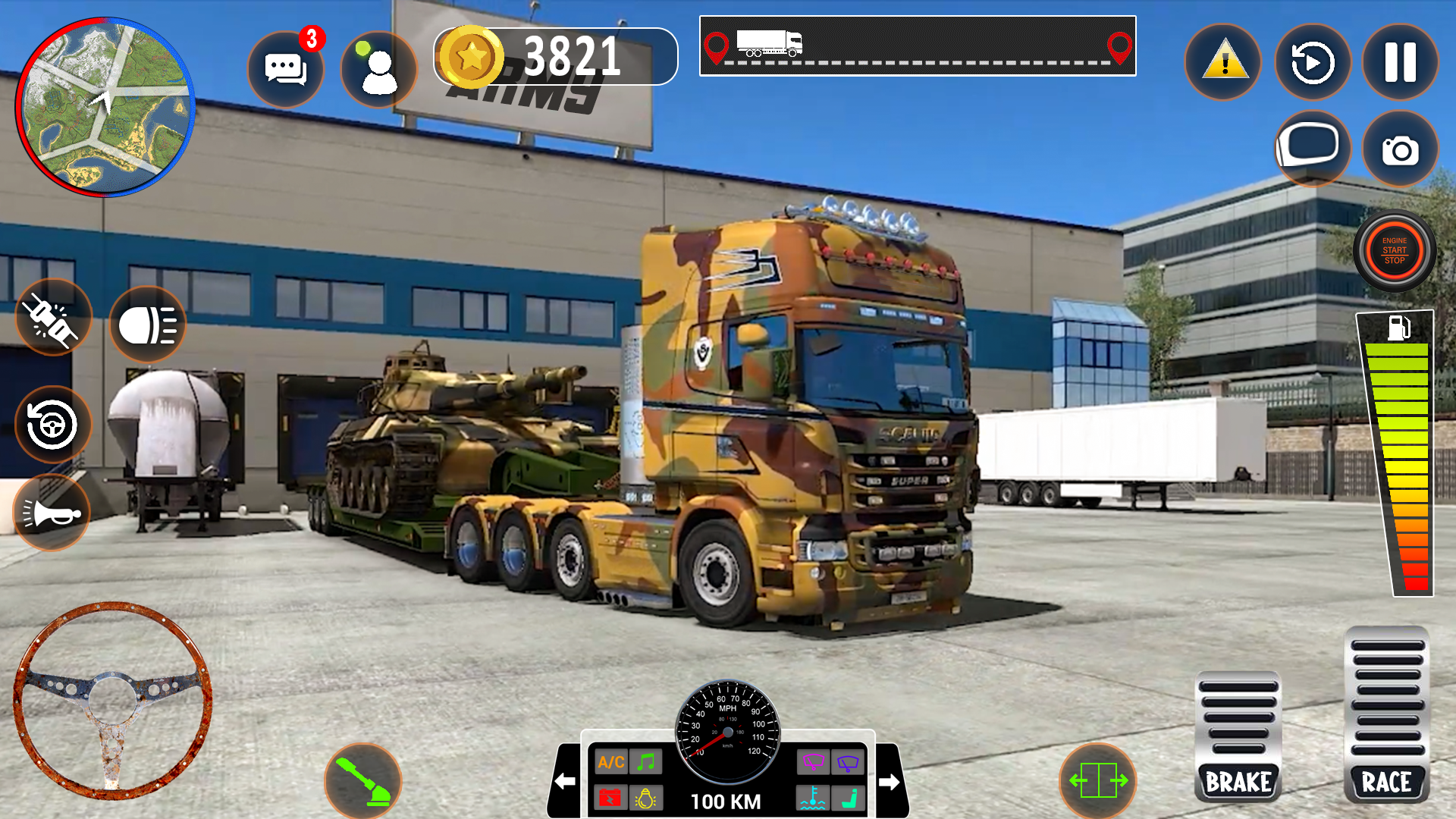Select the steering mode button

click(x=52, y=424)
